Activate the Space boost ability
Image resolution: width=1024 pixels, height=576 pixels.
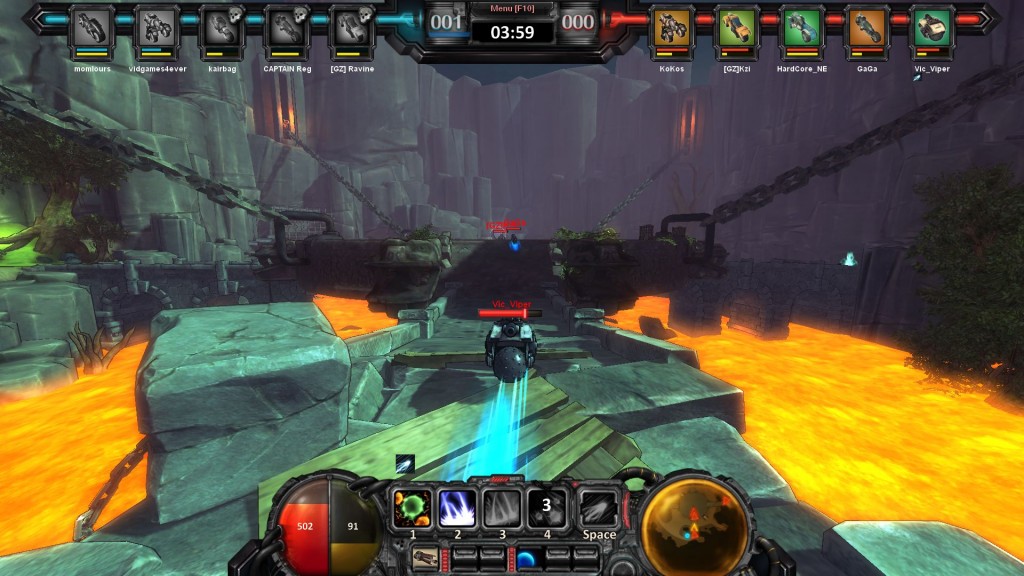pyautogui.click(x=598, y=507)
